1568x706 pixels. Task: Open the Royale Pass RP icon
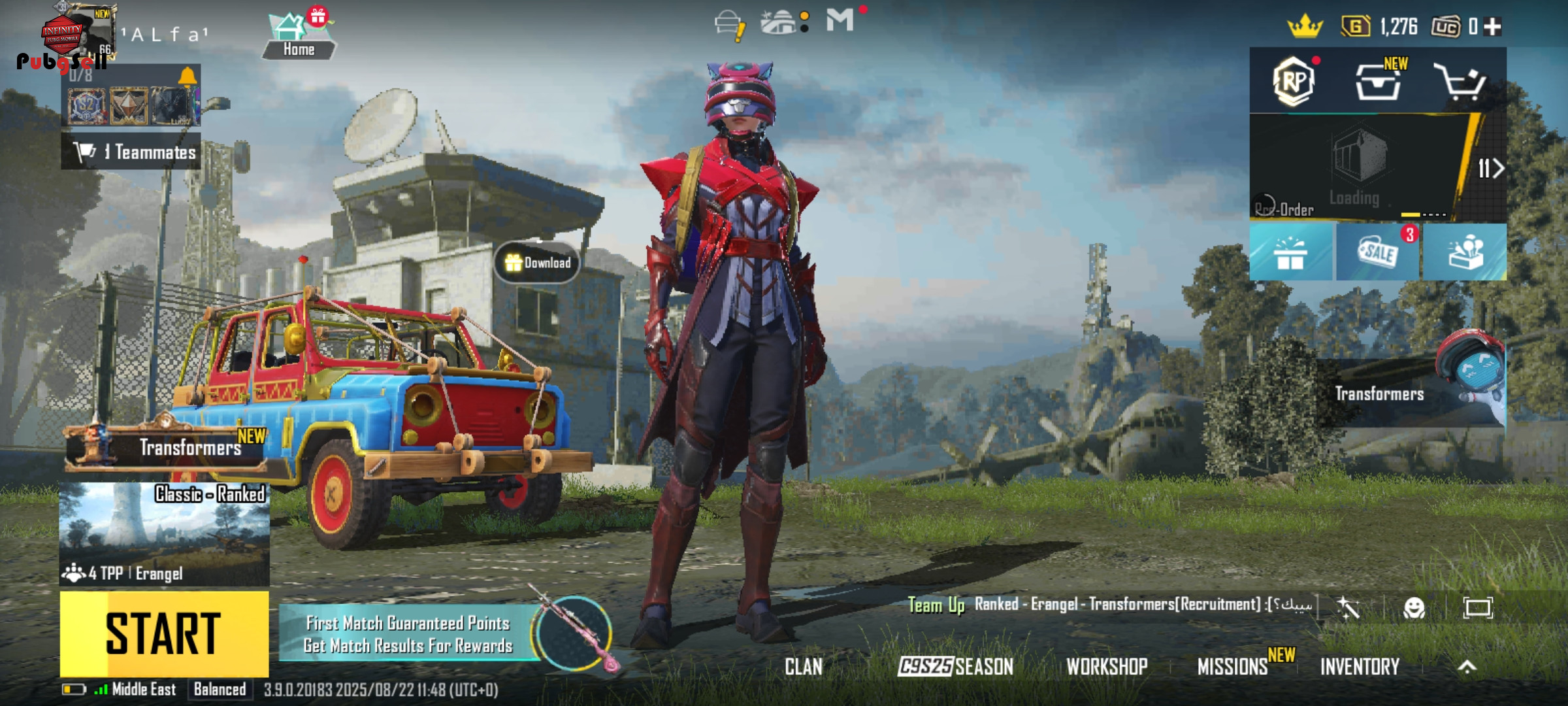click(x=1294, y=82)
